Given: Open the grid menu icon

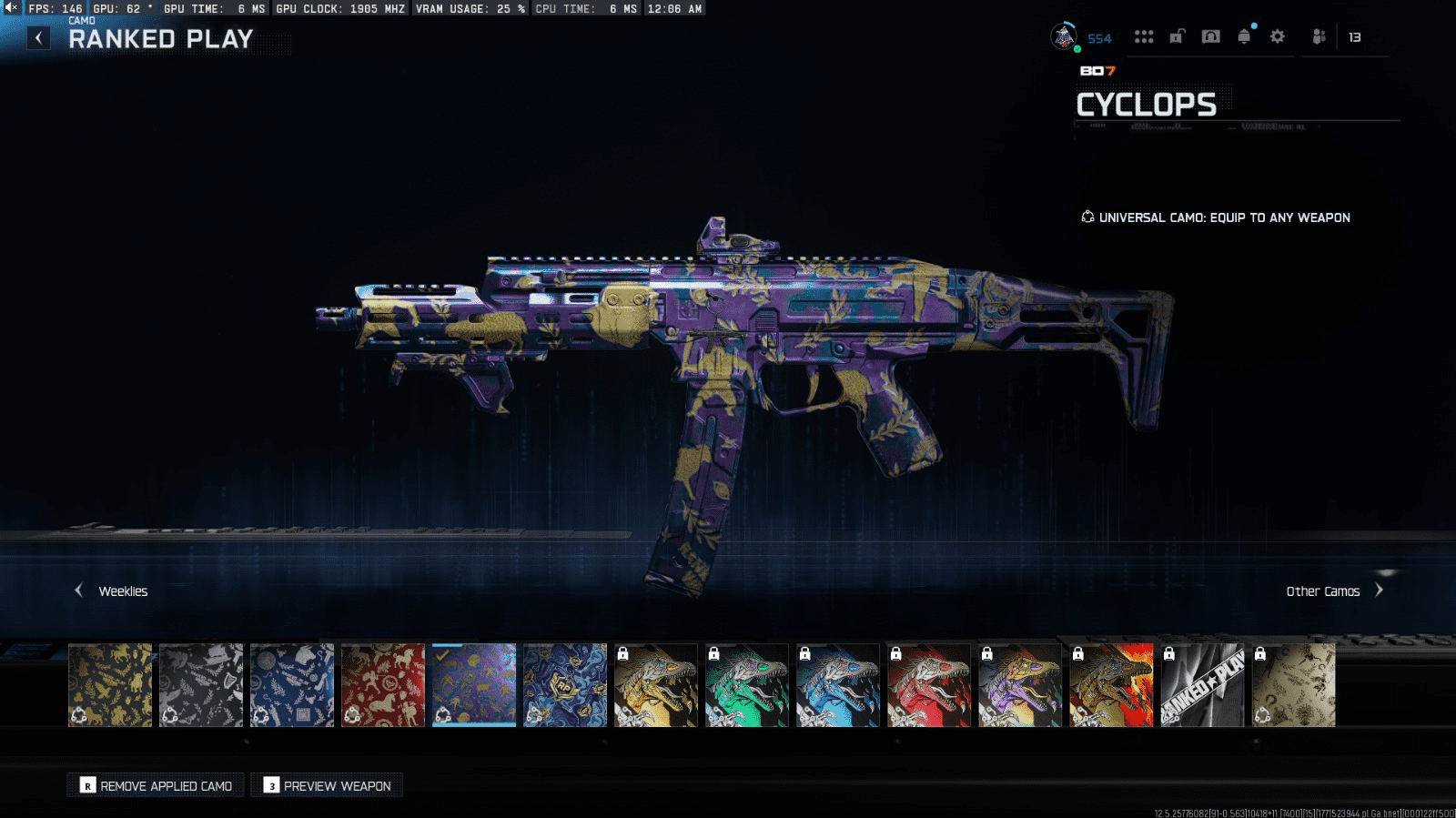Looking at the screenshot, I should pos(1144,36).
